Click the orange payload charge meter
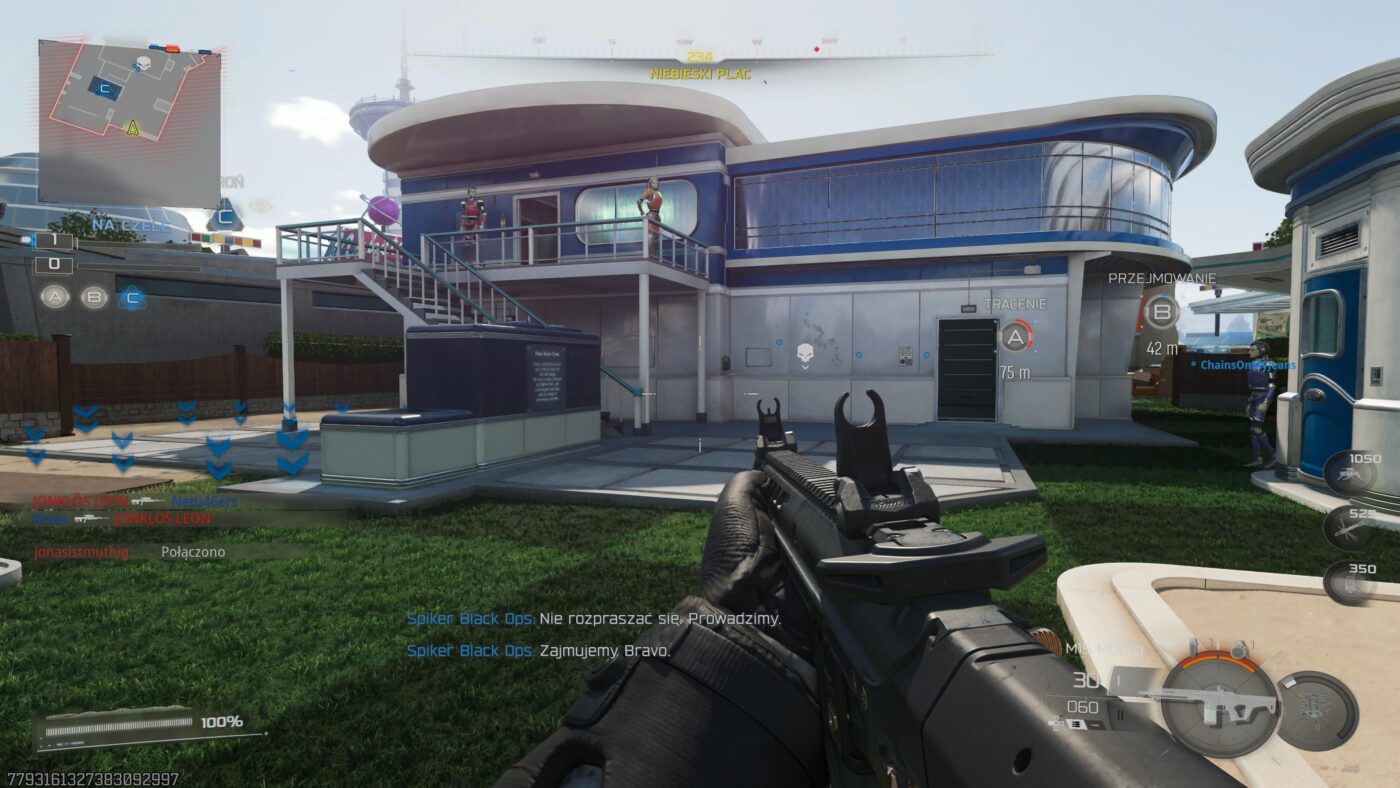The height and width of the screenshot is (788, 1400). pyautogui.click(x=1219, y=660)
